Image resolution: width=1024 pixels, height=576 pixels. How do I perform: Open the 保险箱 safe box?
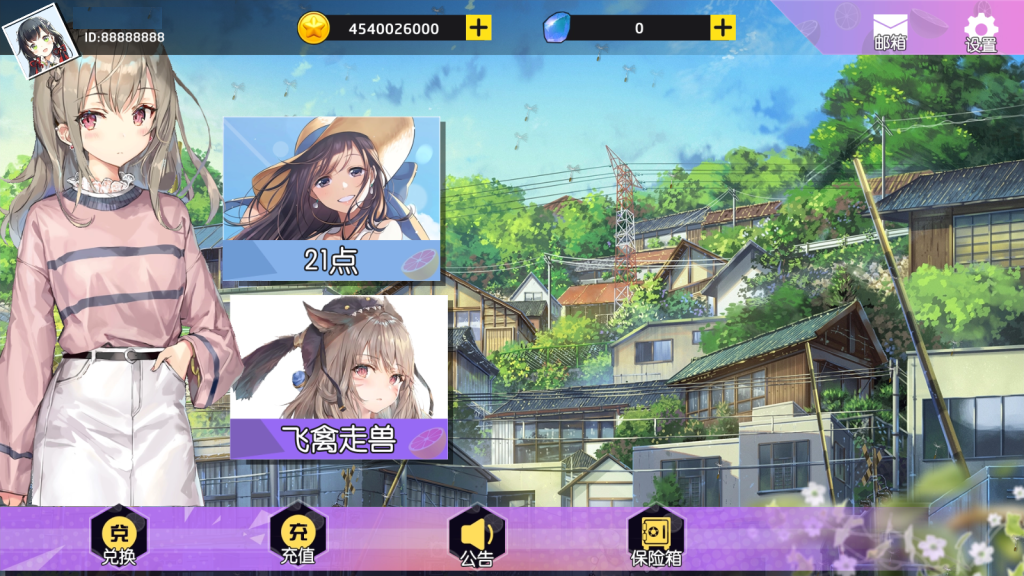coord(656,538)
